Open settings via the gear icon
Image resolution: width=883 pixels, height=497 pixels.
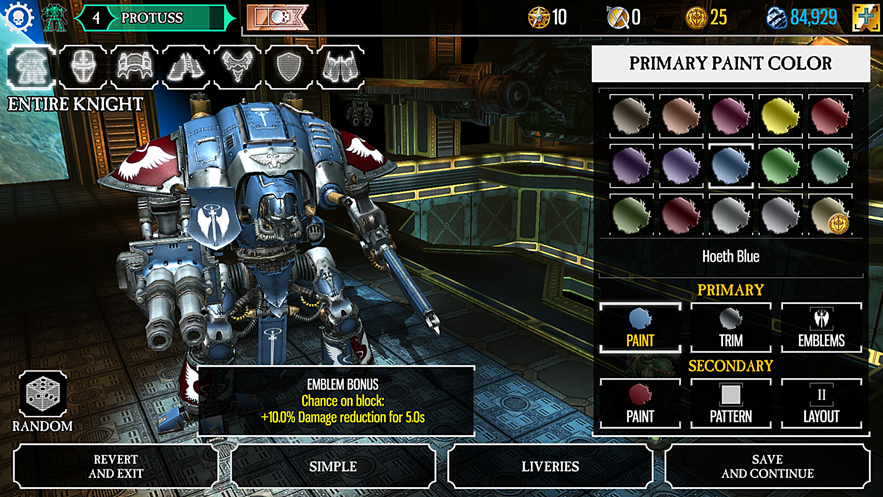tap(18, 17)
